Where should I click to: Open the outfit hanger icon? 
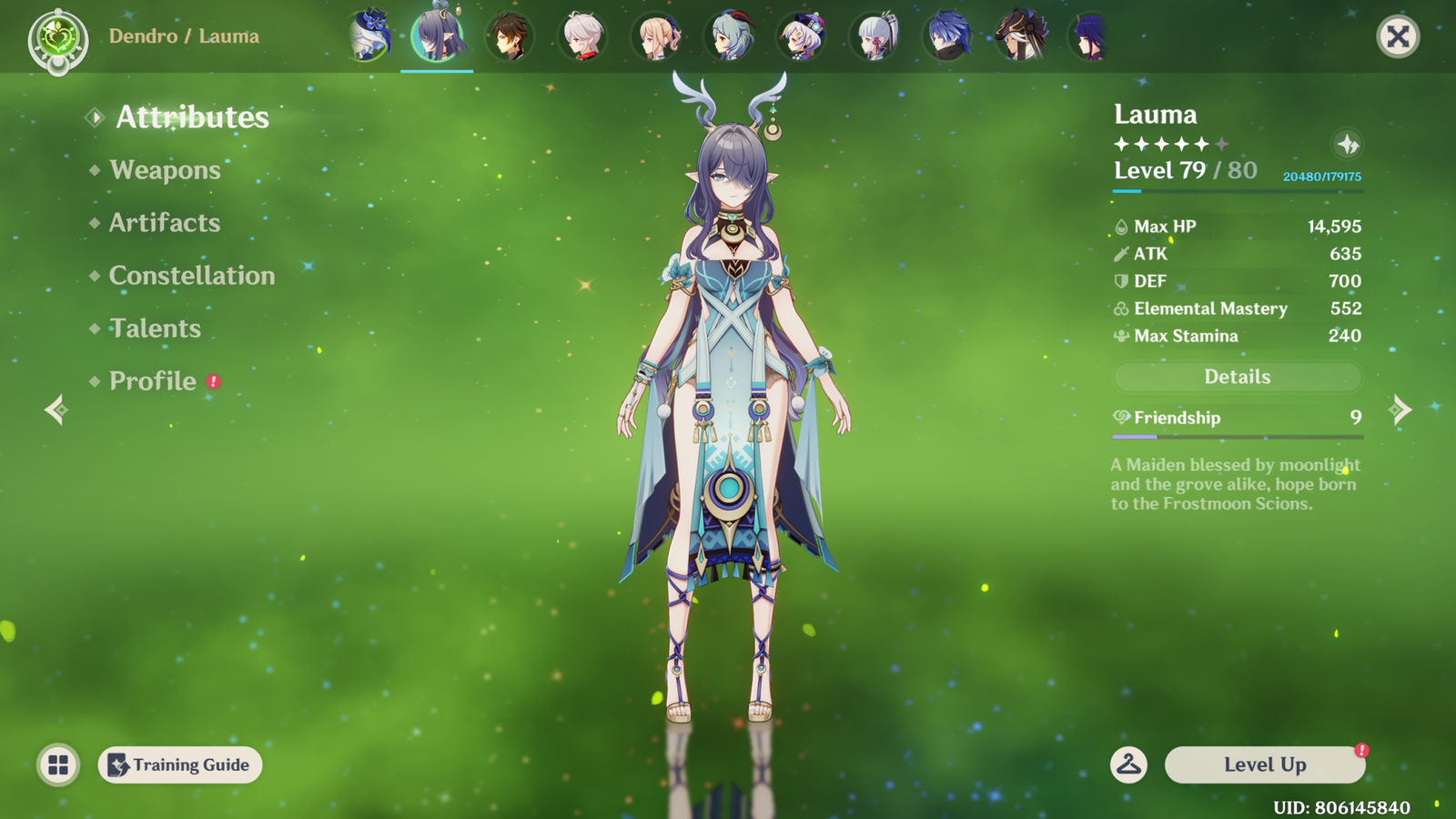point(1128,765)
